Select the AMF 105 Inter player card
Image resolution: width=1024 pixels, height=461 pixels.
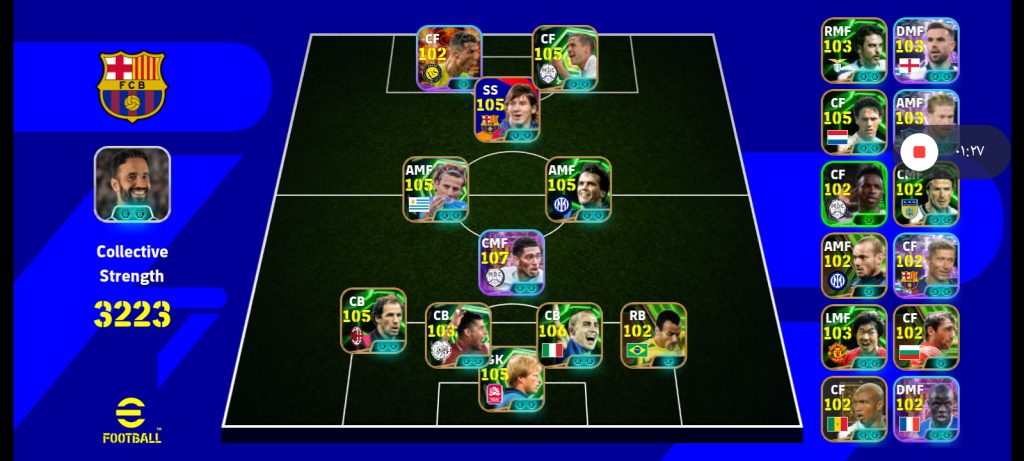(578, 189)
